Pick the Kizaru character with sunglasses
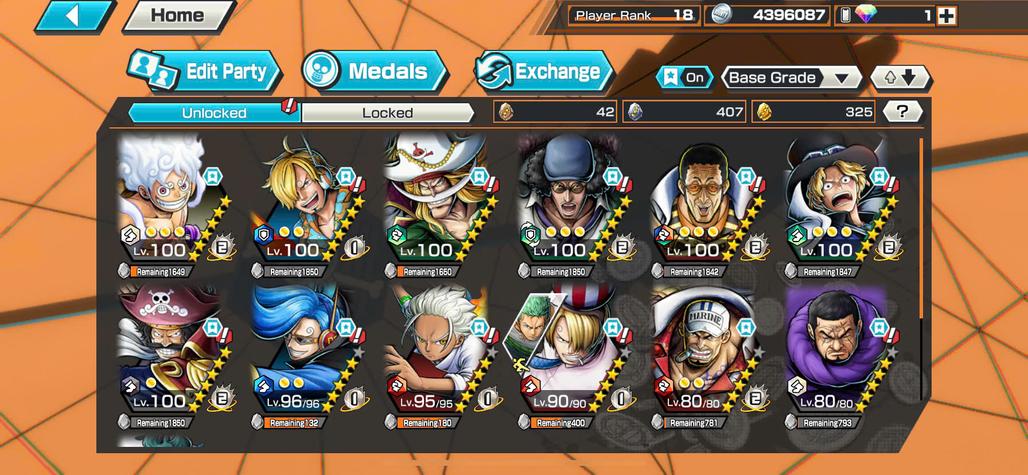The image size is (1028, 475). 700,200
